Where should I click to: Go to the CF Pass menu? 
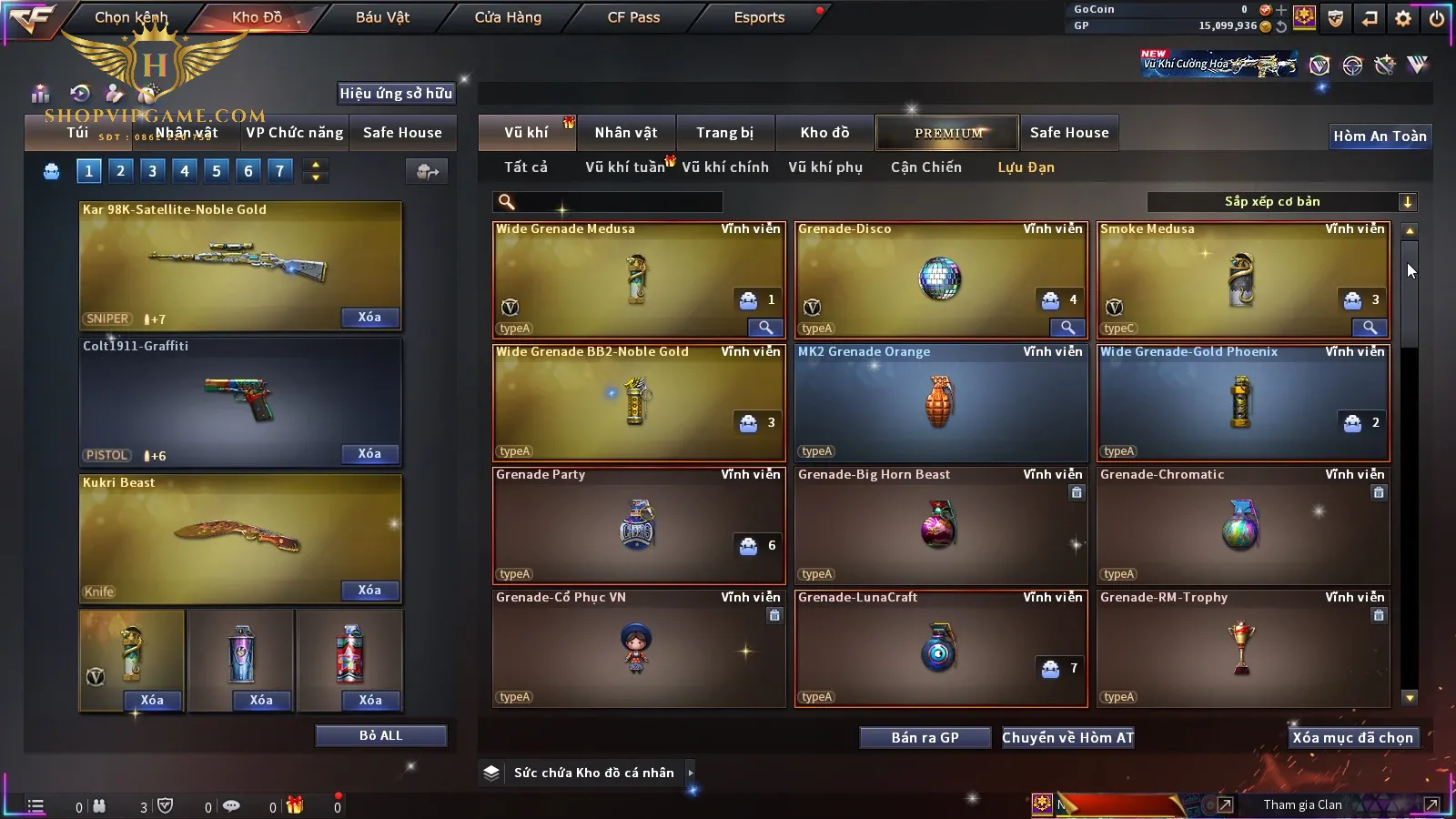pos(633,17)
